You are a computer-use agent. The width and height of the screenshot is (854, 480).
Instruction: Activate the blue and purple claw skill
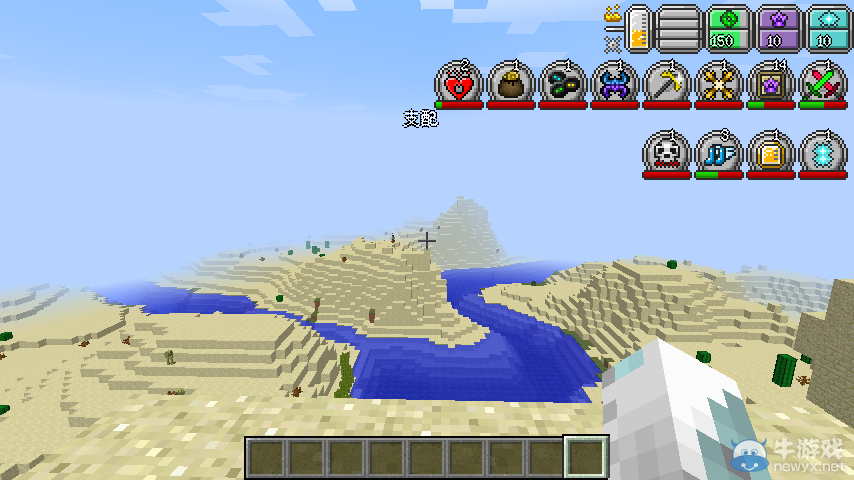[615, 83]
